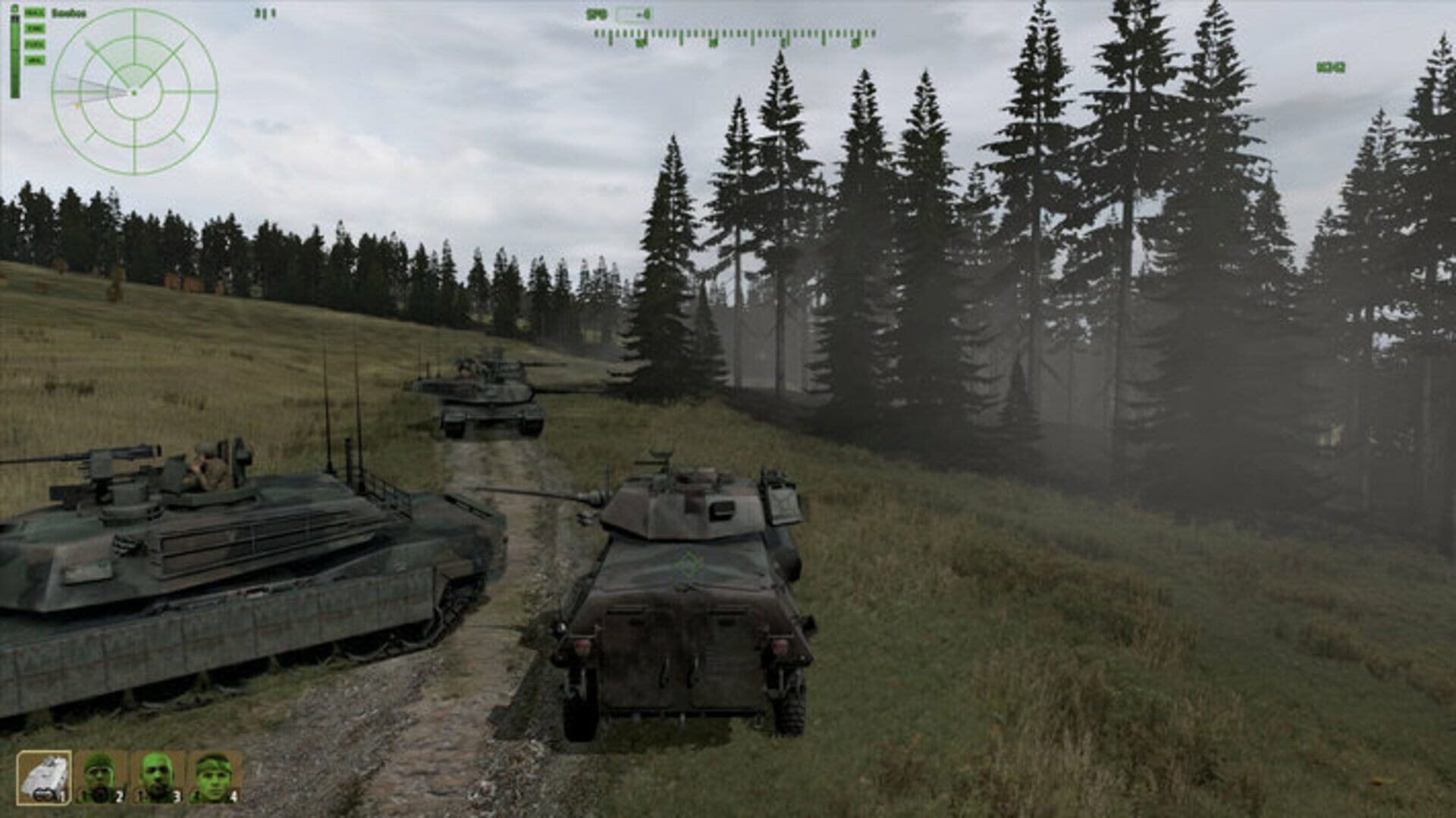The height and width of the screenshot is (818, 1456).
Task: Toggle the bottom AMMO status indicator
Action: tap(36, 59)
